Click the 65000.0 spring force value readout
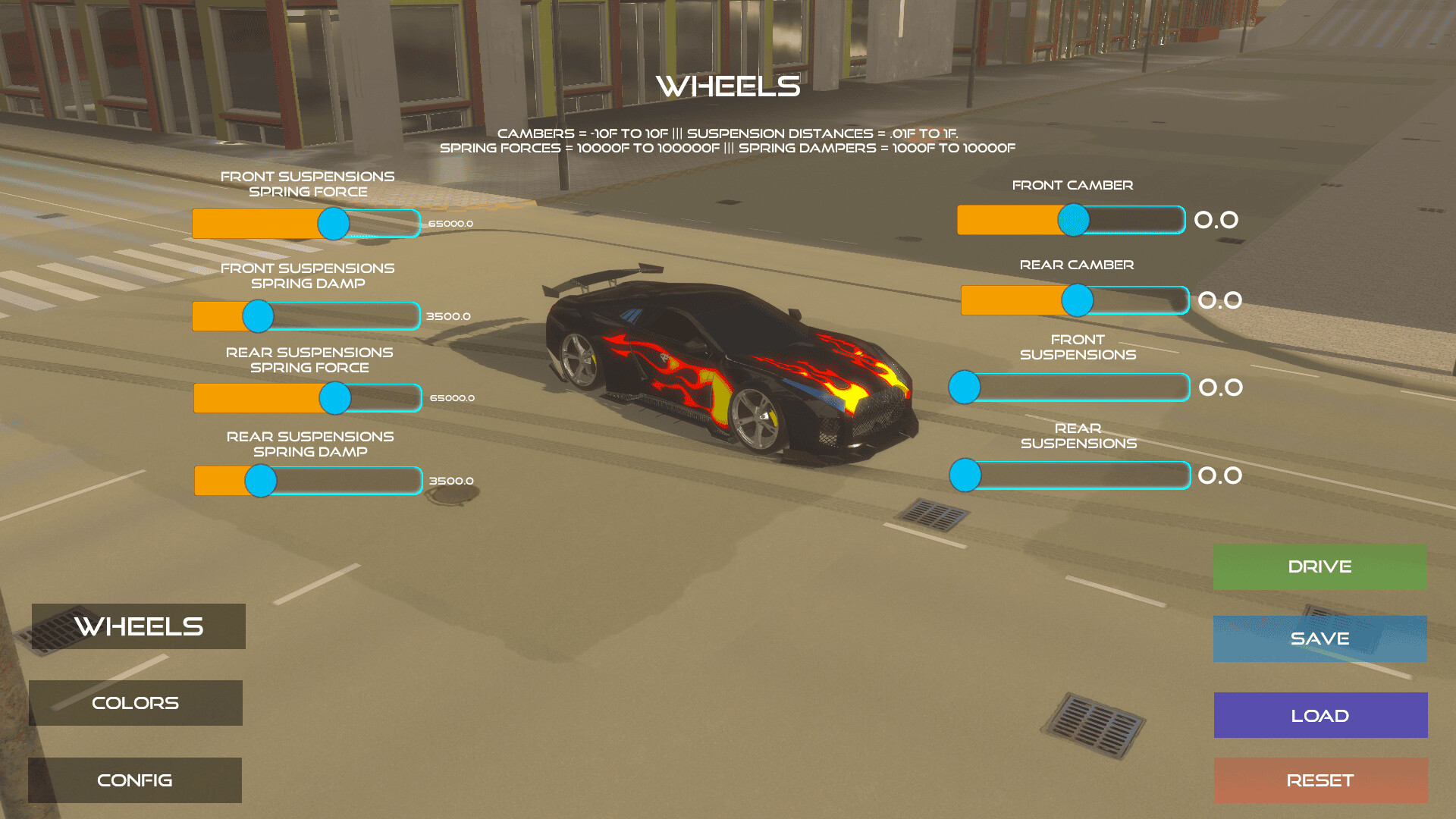The image size is (1456, 819). pyautogui.click(x=450, y=224)
